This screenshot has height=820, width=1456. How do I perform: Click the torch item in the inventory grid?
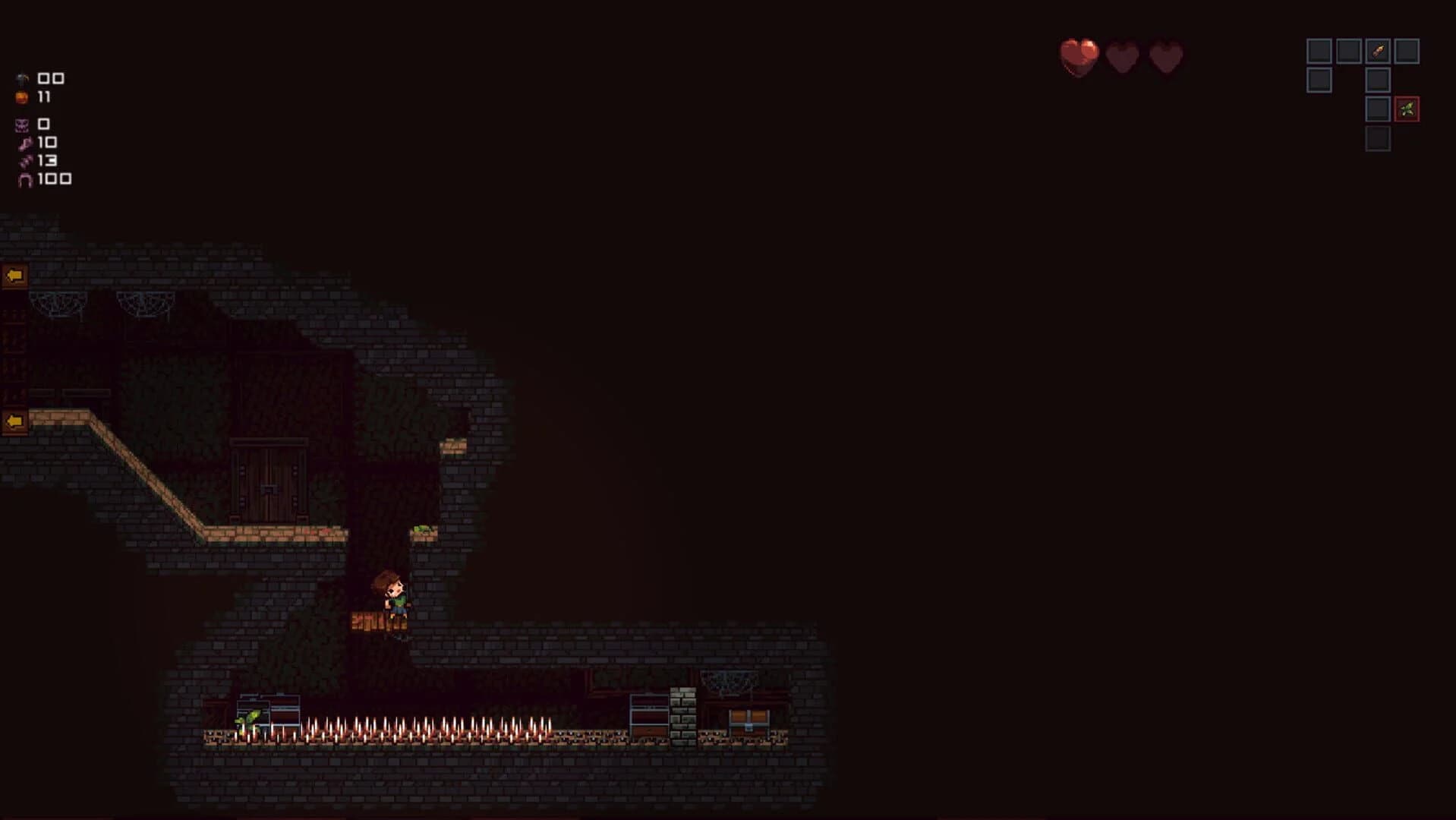(1378, 51)
